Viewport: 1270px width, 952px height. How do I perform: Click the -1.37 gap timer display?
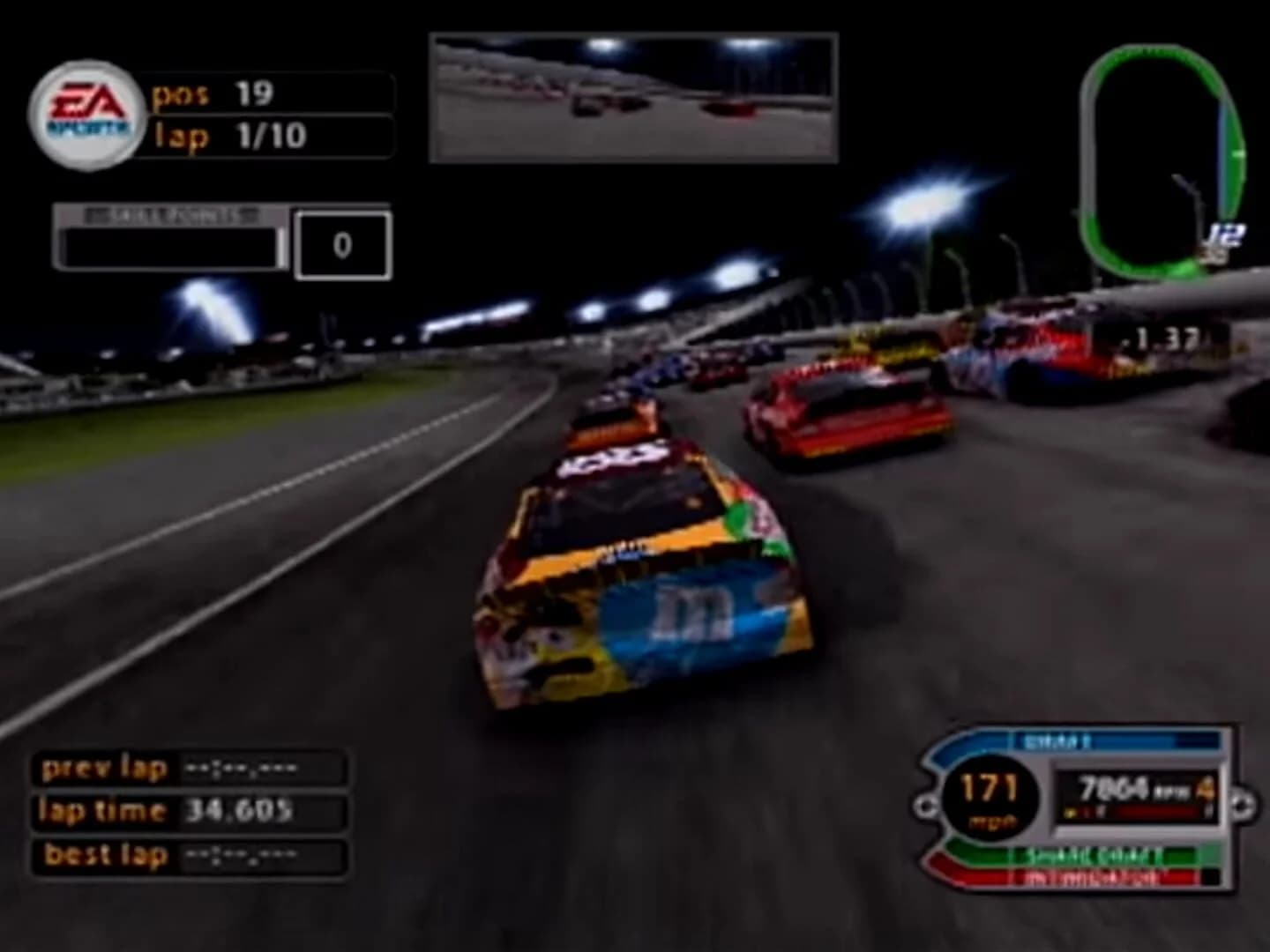1162,337
